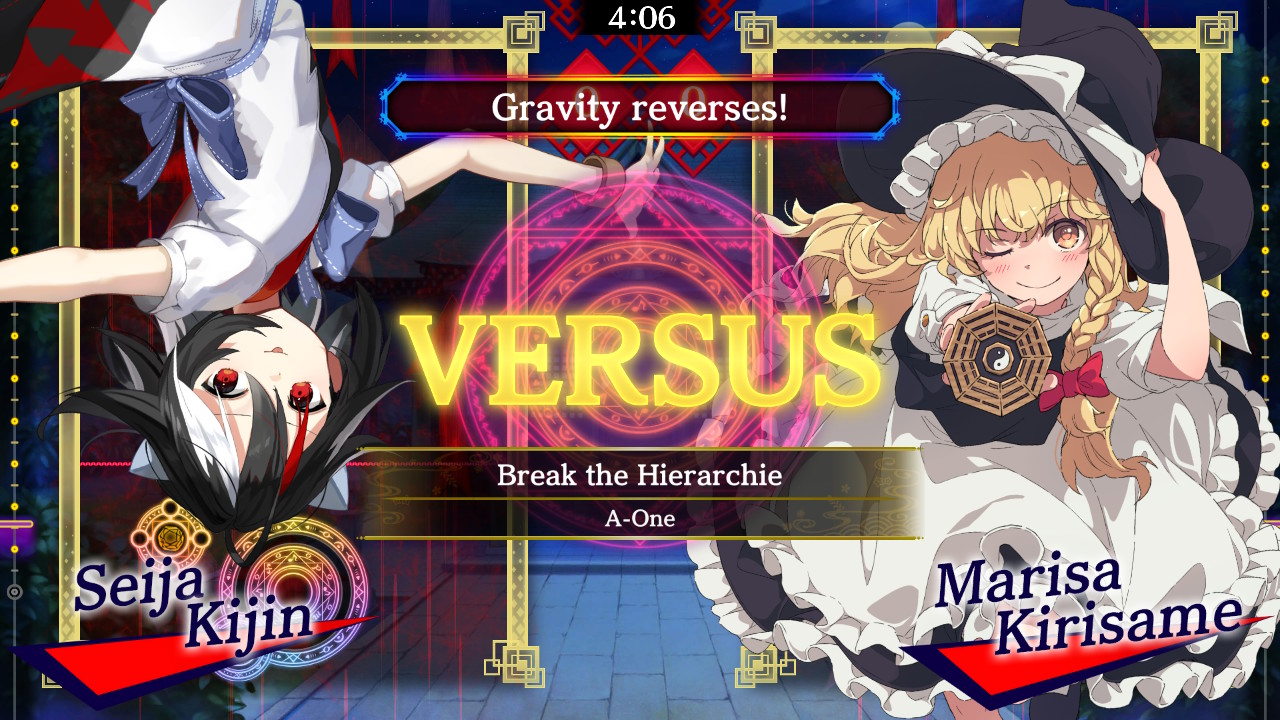Click the Break the Hierarchie track title
Image resolution: width=1280 pixels, height=720 pixels.
click(640, 477)
